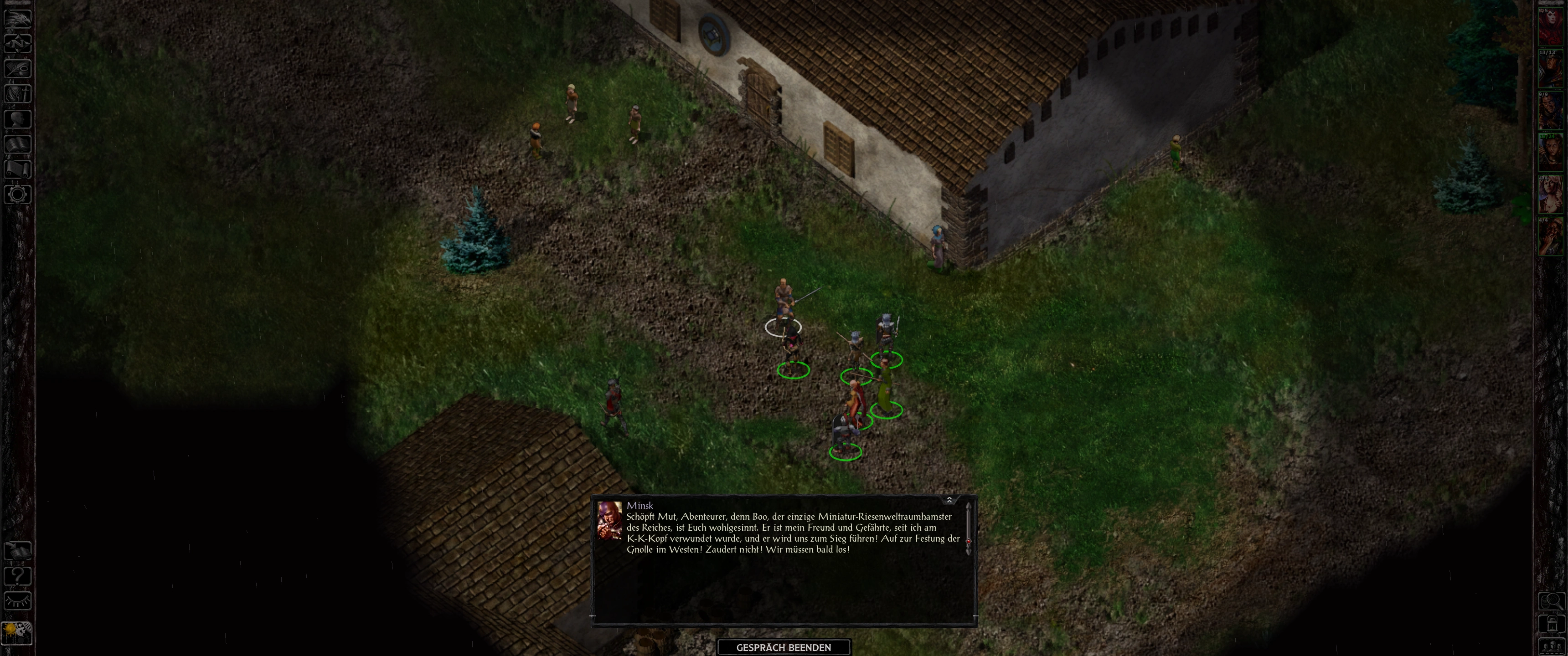This screenshot has height=656, width=1568.
Task: Open the inventory with the armor and sword icon
Action: [18, 94]
